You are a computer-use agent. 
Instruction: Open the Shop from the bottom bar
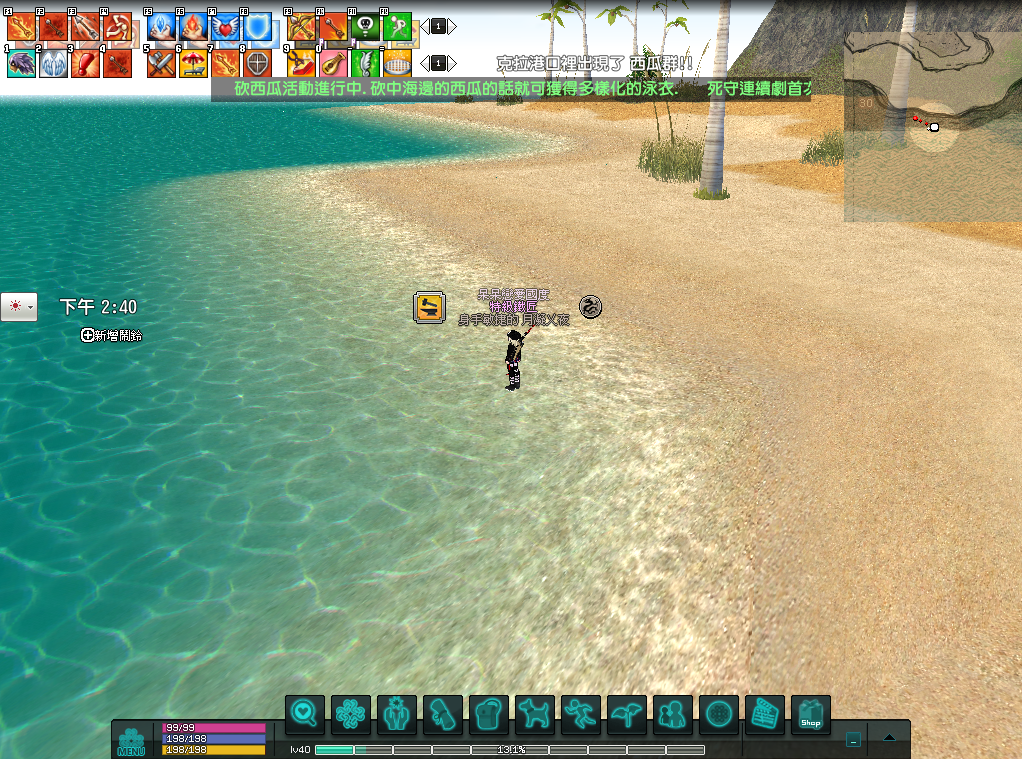(x=810, y=715)
